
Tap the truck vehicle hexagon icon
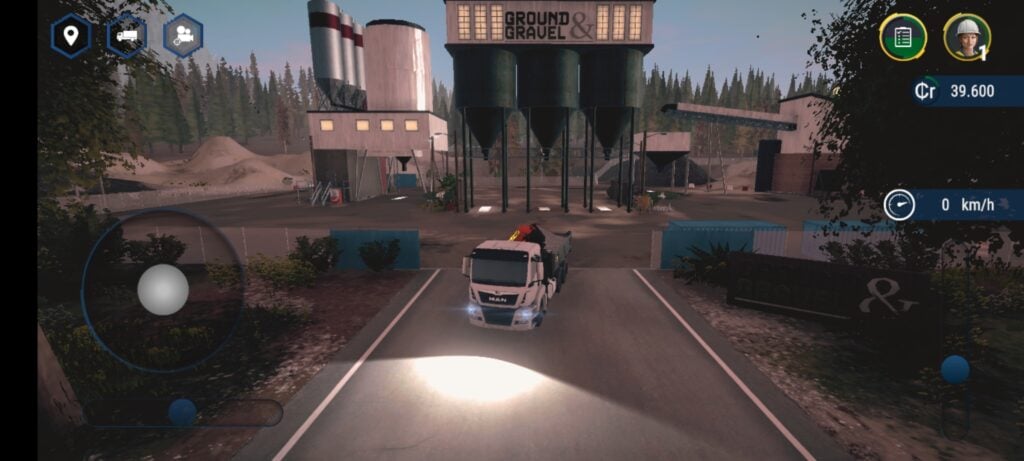pos(127,36)
